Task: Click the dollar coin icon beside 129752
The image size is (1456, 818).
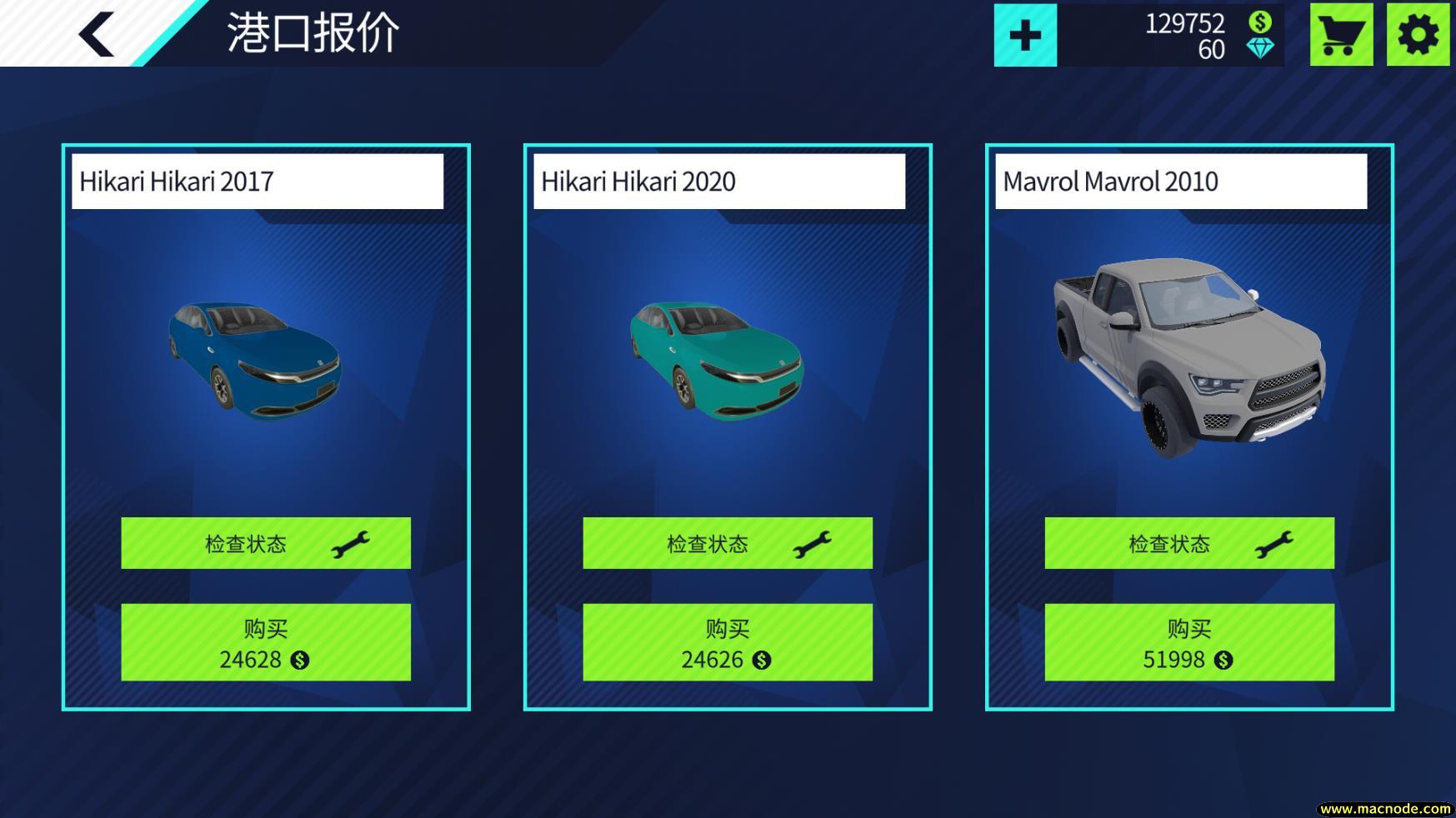Action: pos(1261,21)
